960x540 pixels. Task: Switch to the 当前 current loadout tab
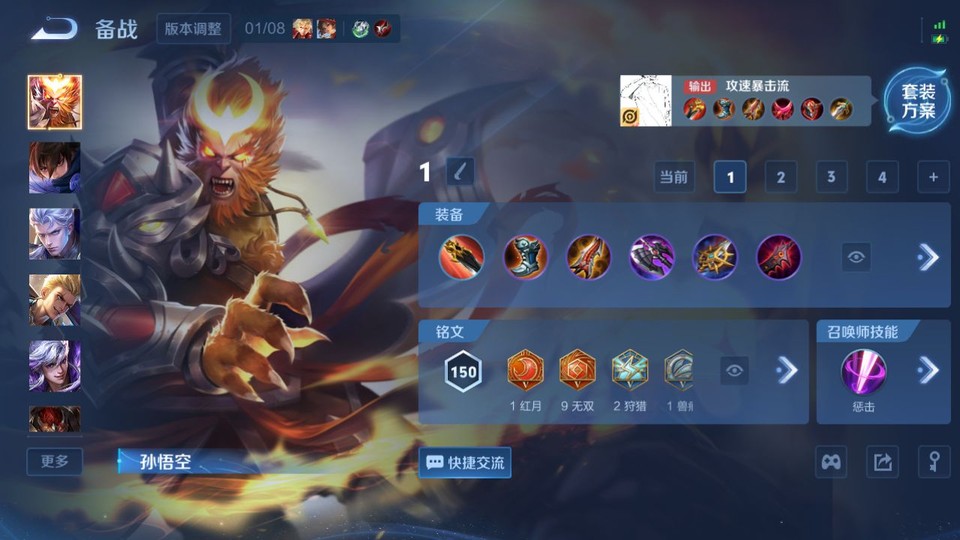click(x=674, y=178)
